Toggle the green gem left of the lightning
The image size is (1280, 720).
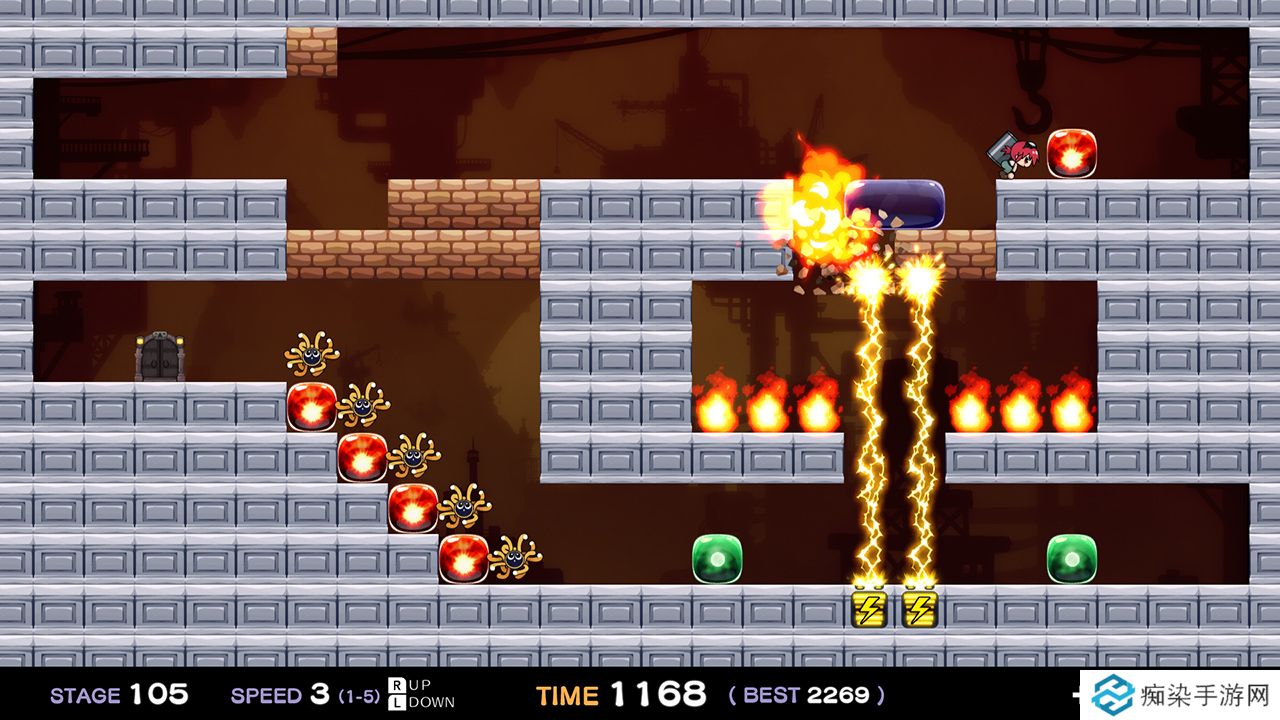point(717,560)
